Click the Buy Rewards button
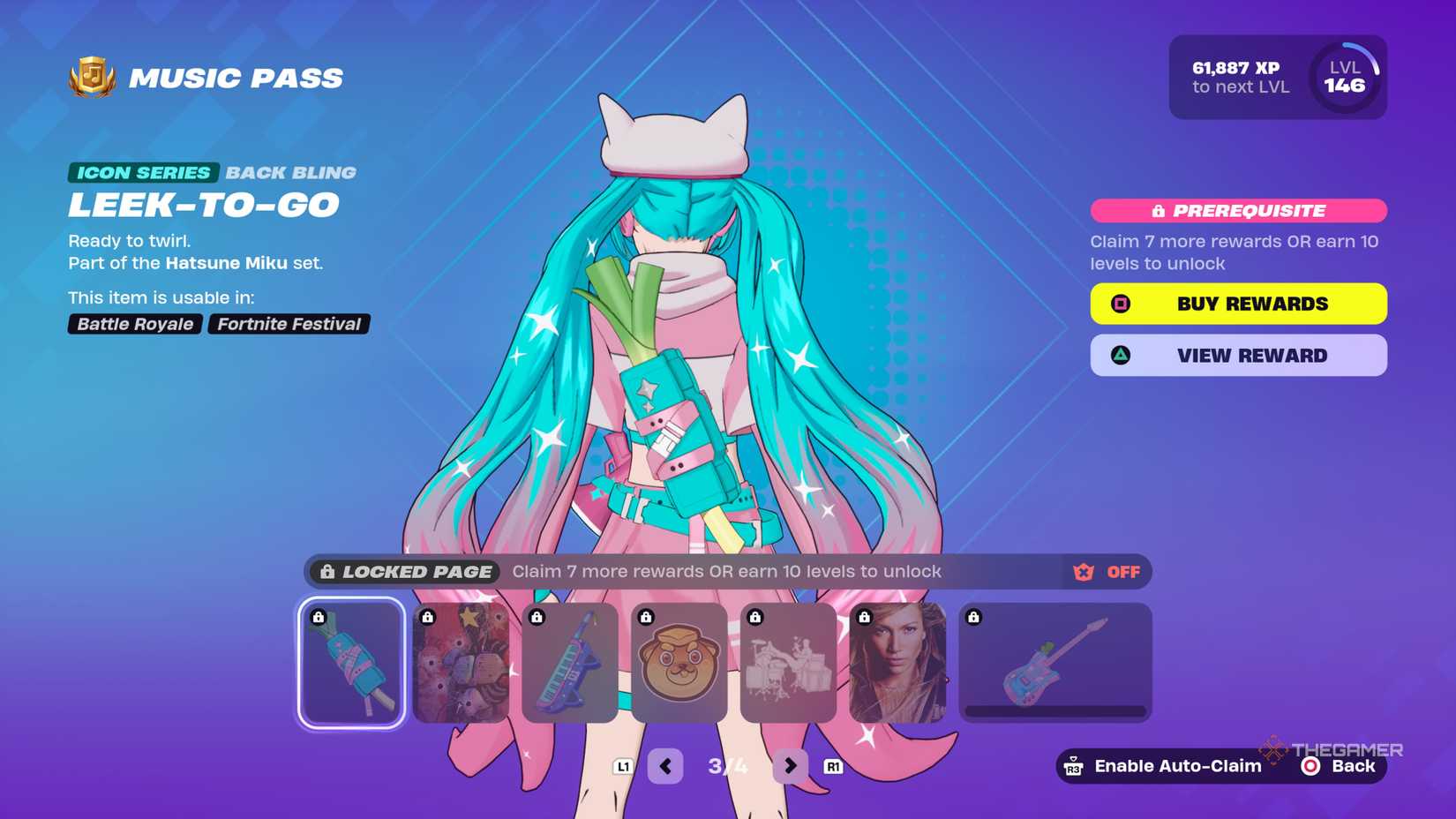This screenshot has height=819, width=1456. point(1238,304)
